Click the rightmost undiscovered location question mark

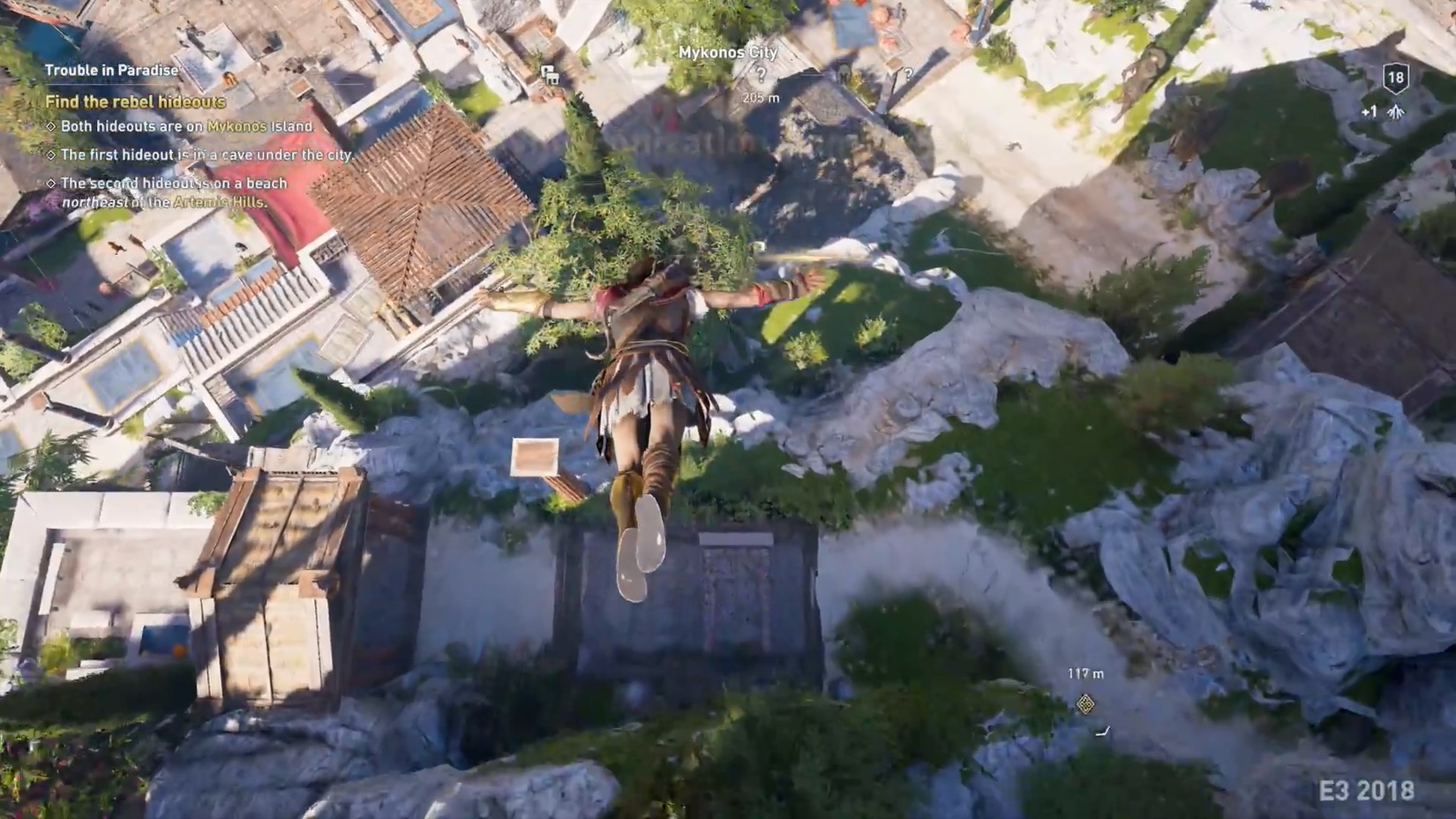click(x=908, y=74)
